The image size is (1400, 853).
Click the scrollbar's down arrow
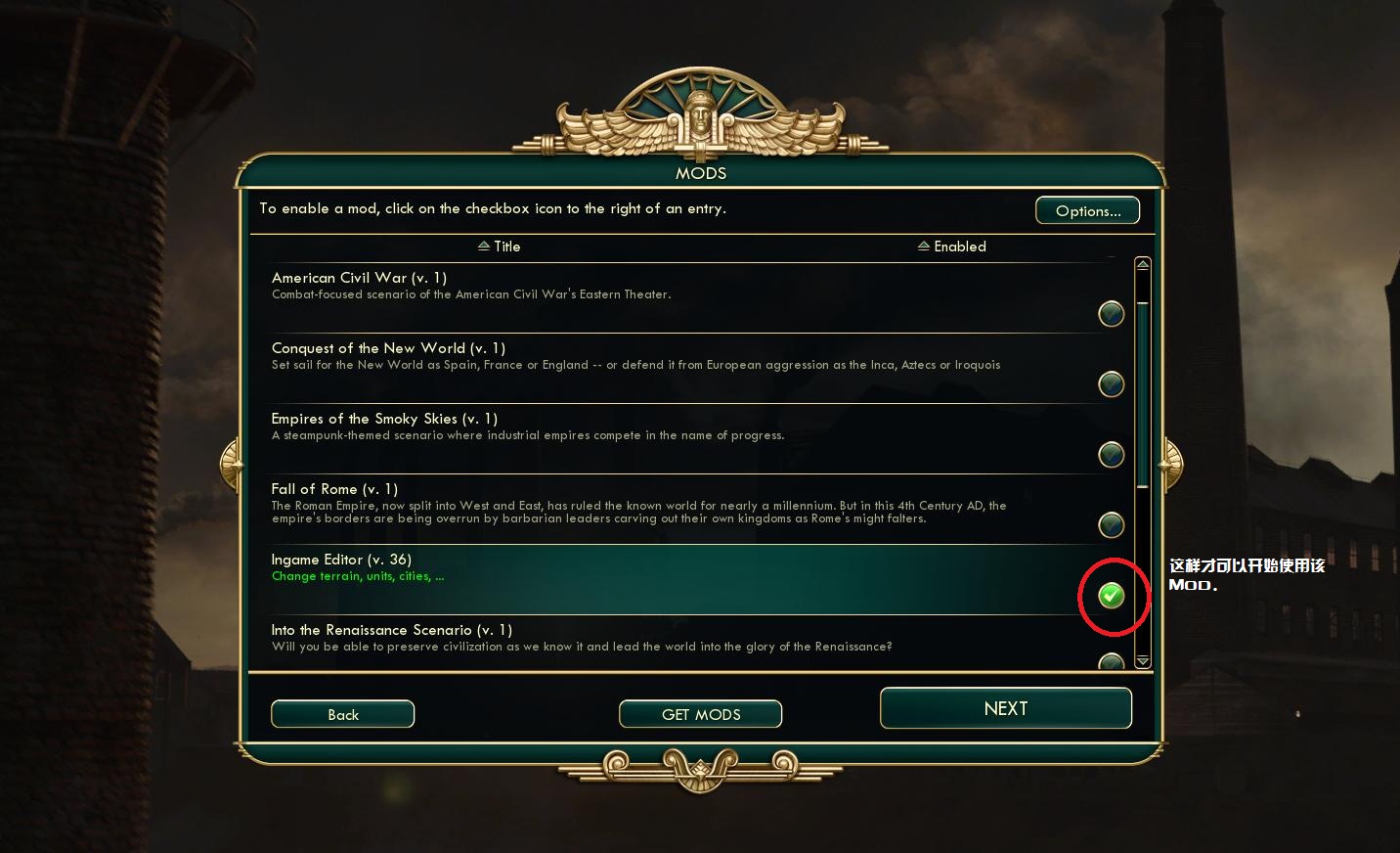pos(1142,661)
